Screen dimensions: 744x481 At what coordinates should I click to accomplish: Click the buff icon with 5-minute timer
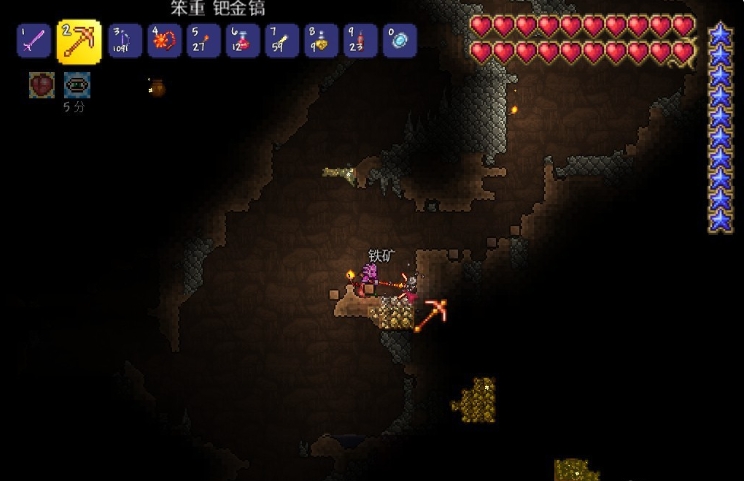click(x=76, y=85)
